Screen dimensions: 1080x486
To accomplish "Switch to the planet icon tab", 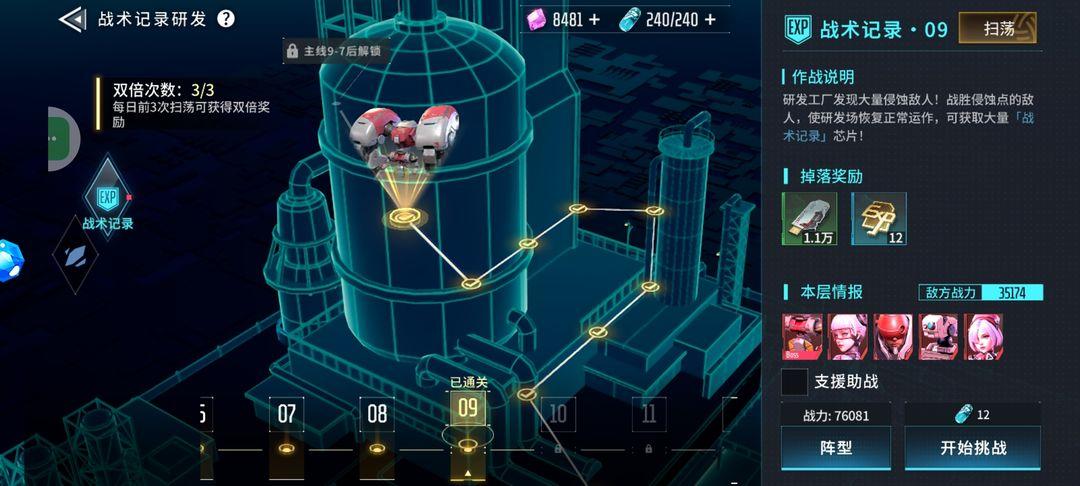I will click(75, 255).
